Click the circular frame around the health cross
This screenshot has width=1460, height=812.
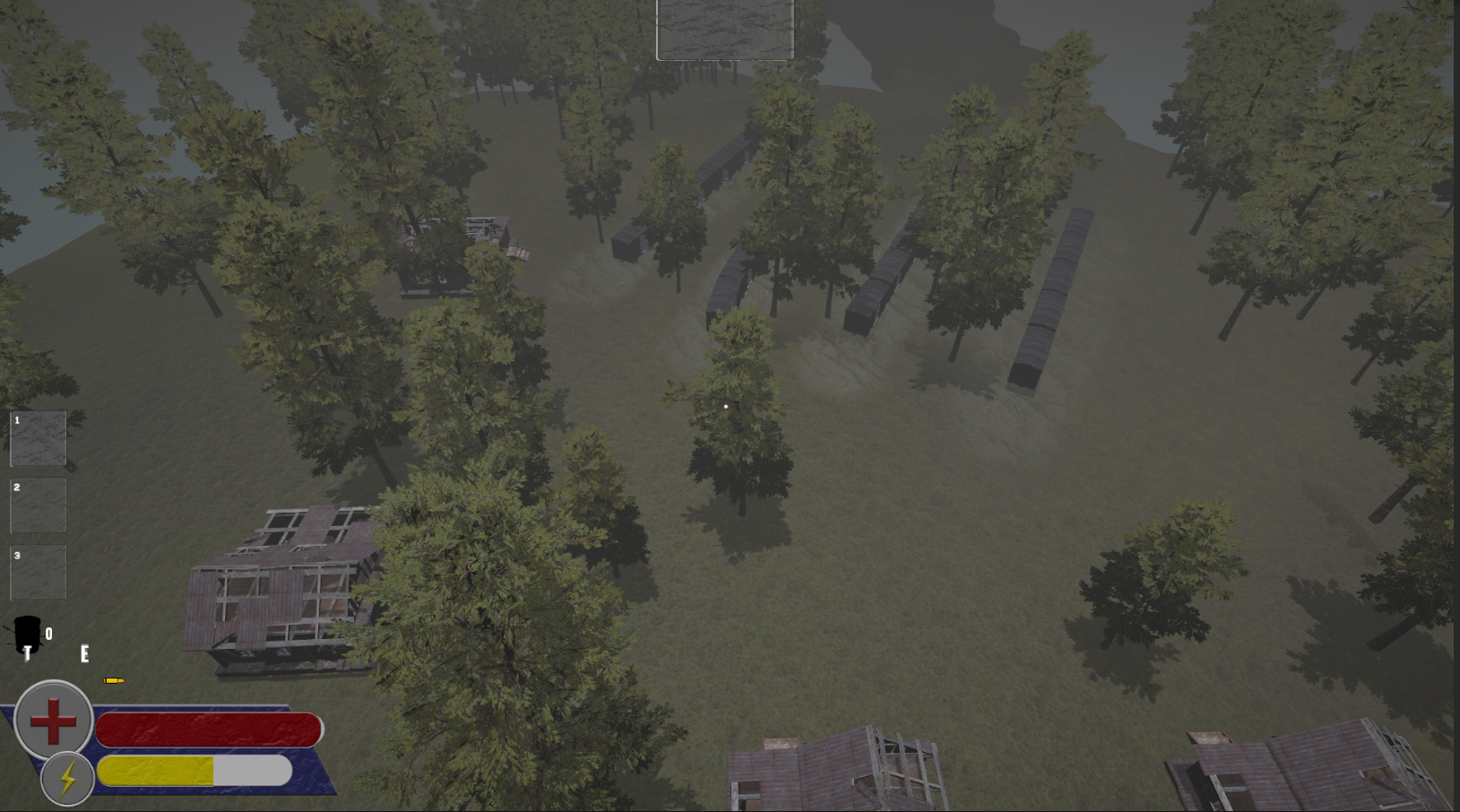tap(54, 720)
